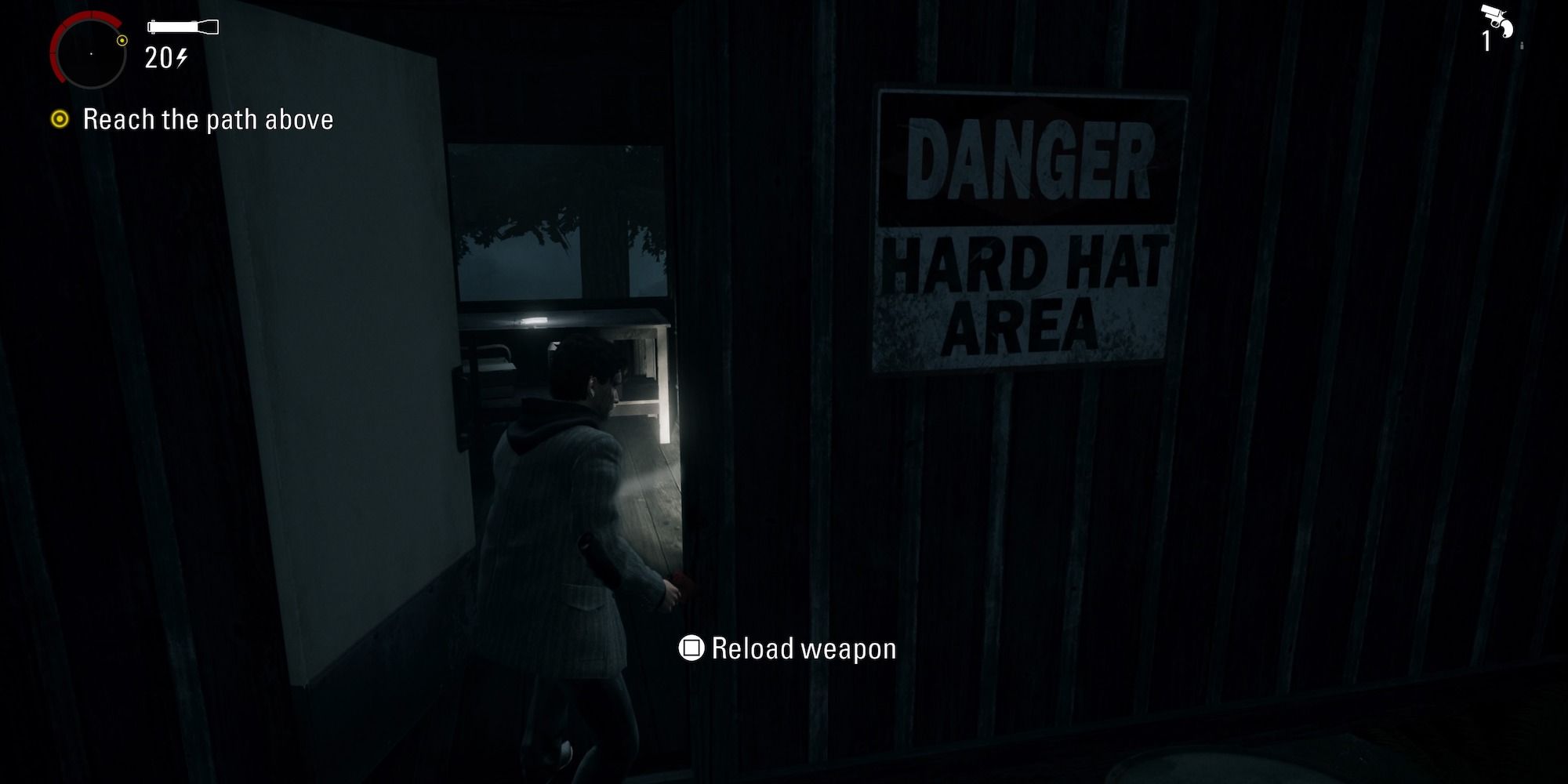Screen dimensions: 1568x784
Task: Toggle the flashlight battery indicator
Action: pos(184,26)
